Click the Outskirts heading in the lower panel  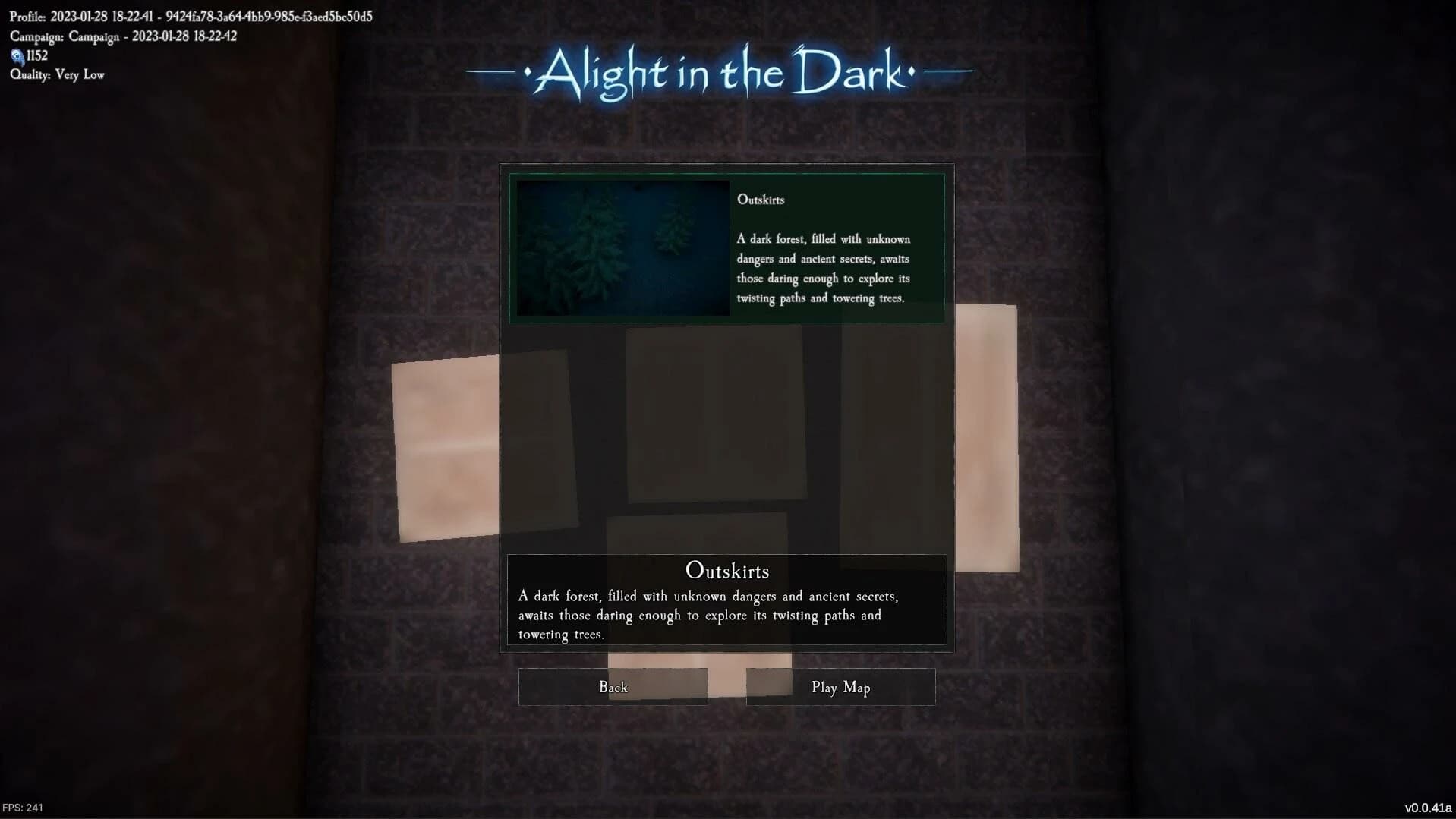click(726, 571)
